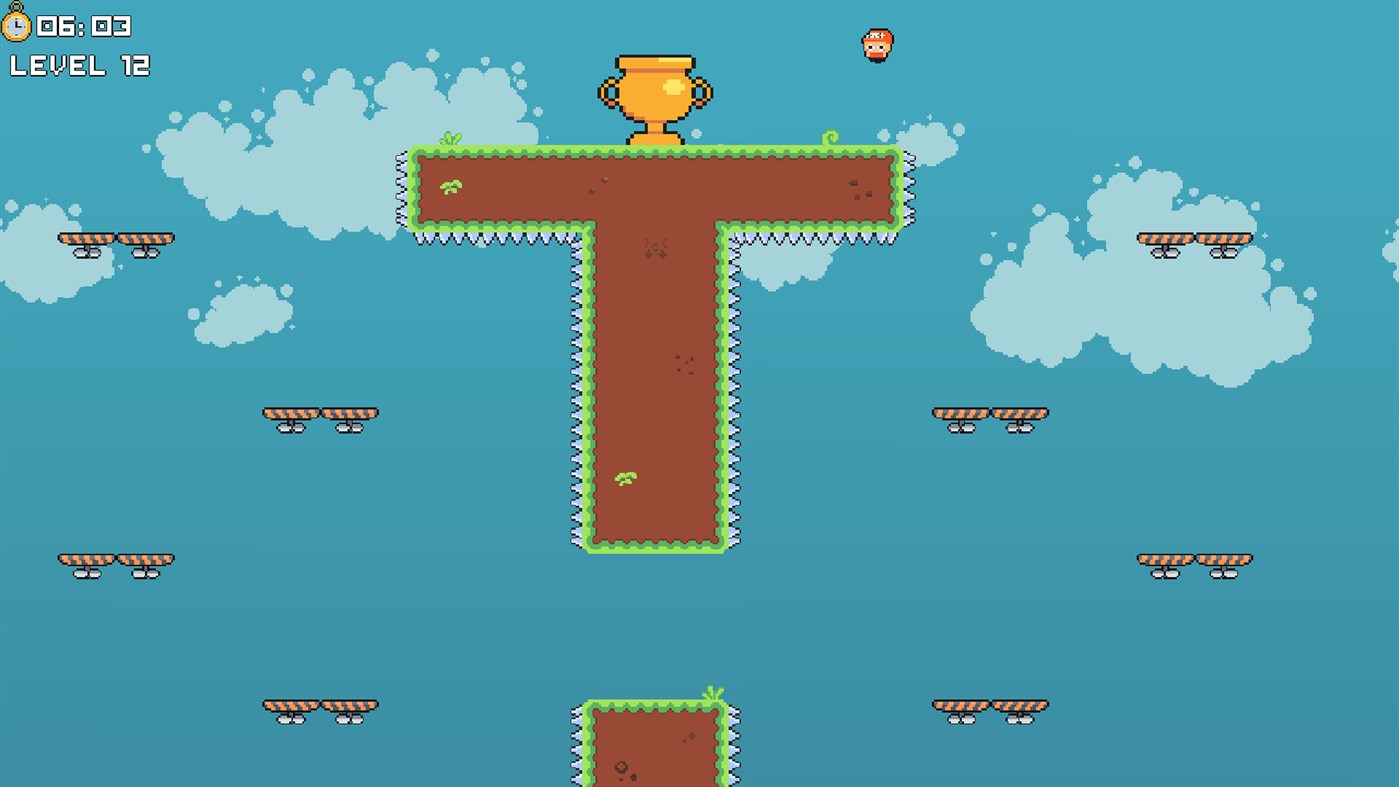The width and height of the screenshot is (1399, 787).
Task: Select the vine icon on the T platform's right edge
Action: 828,136
